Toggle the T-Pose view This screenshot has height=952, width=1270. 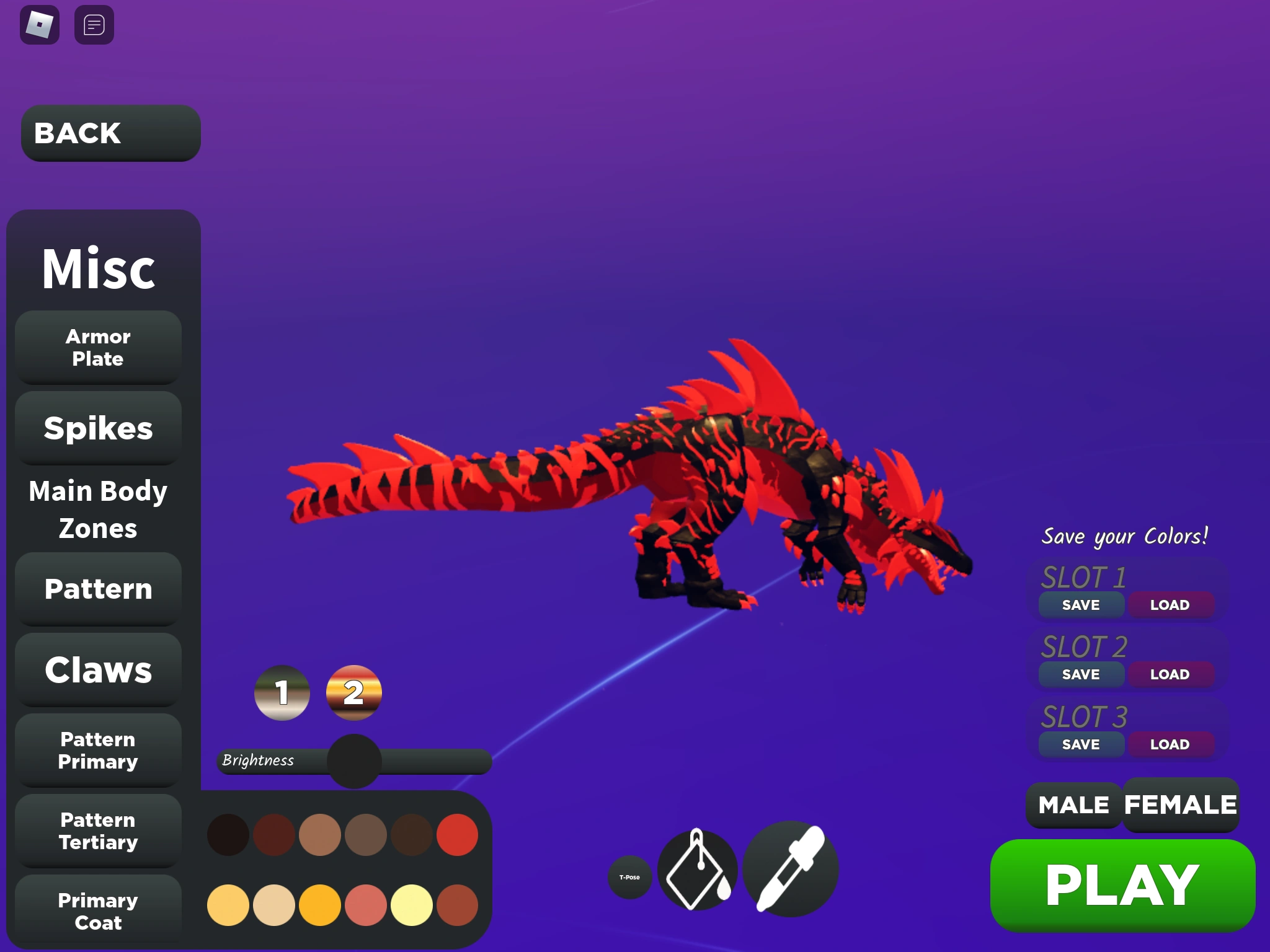[629, 877]
